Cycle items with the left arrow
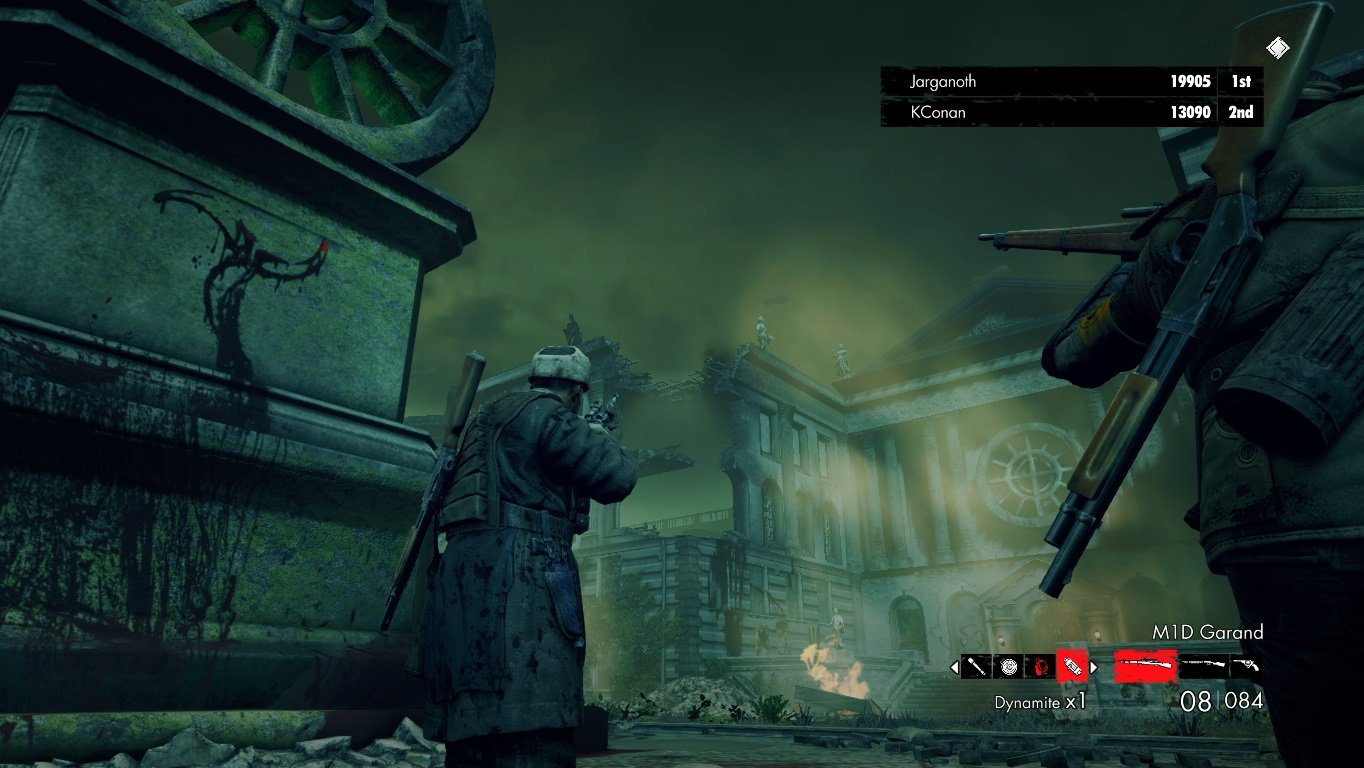Viewport: 1364px width, 768px height. [x=954, y=667]
